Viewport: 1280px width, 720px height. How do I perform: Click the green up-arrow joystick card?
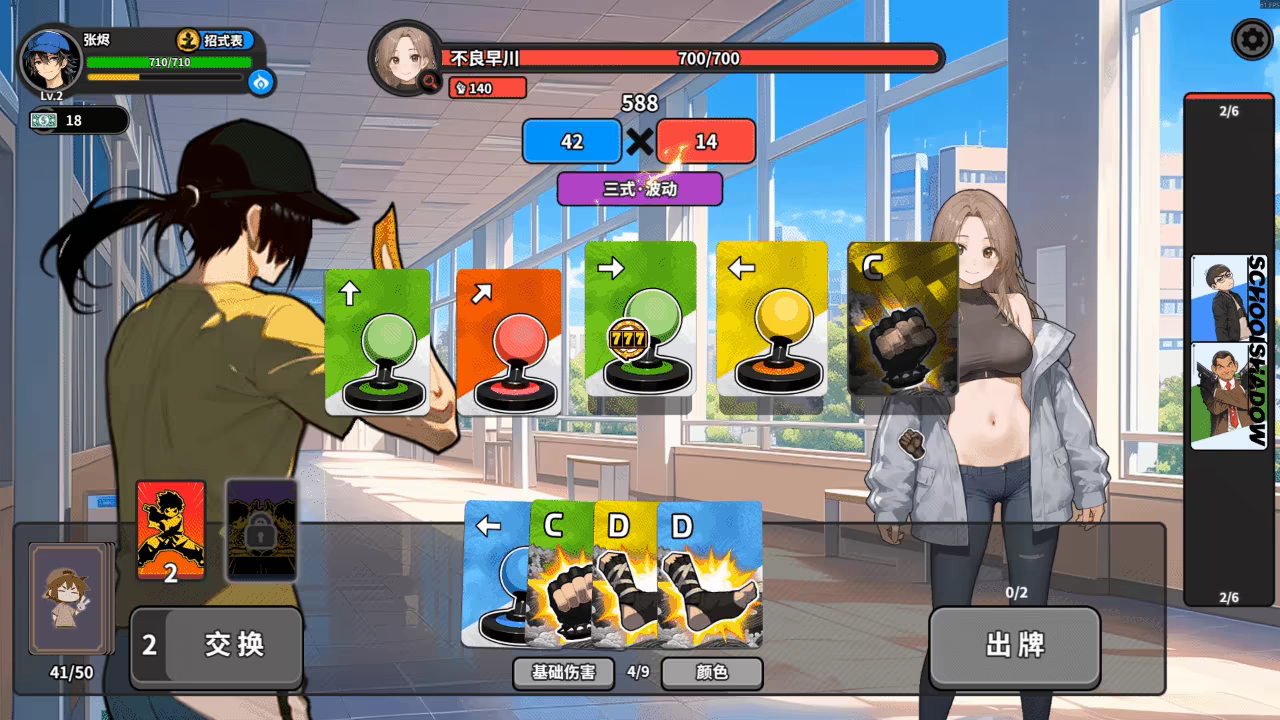[x=378, y=342]
